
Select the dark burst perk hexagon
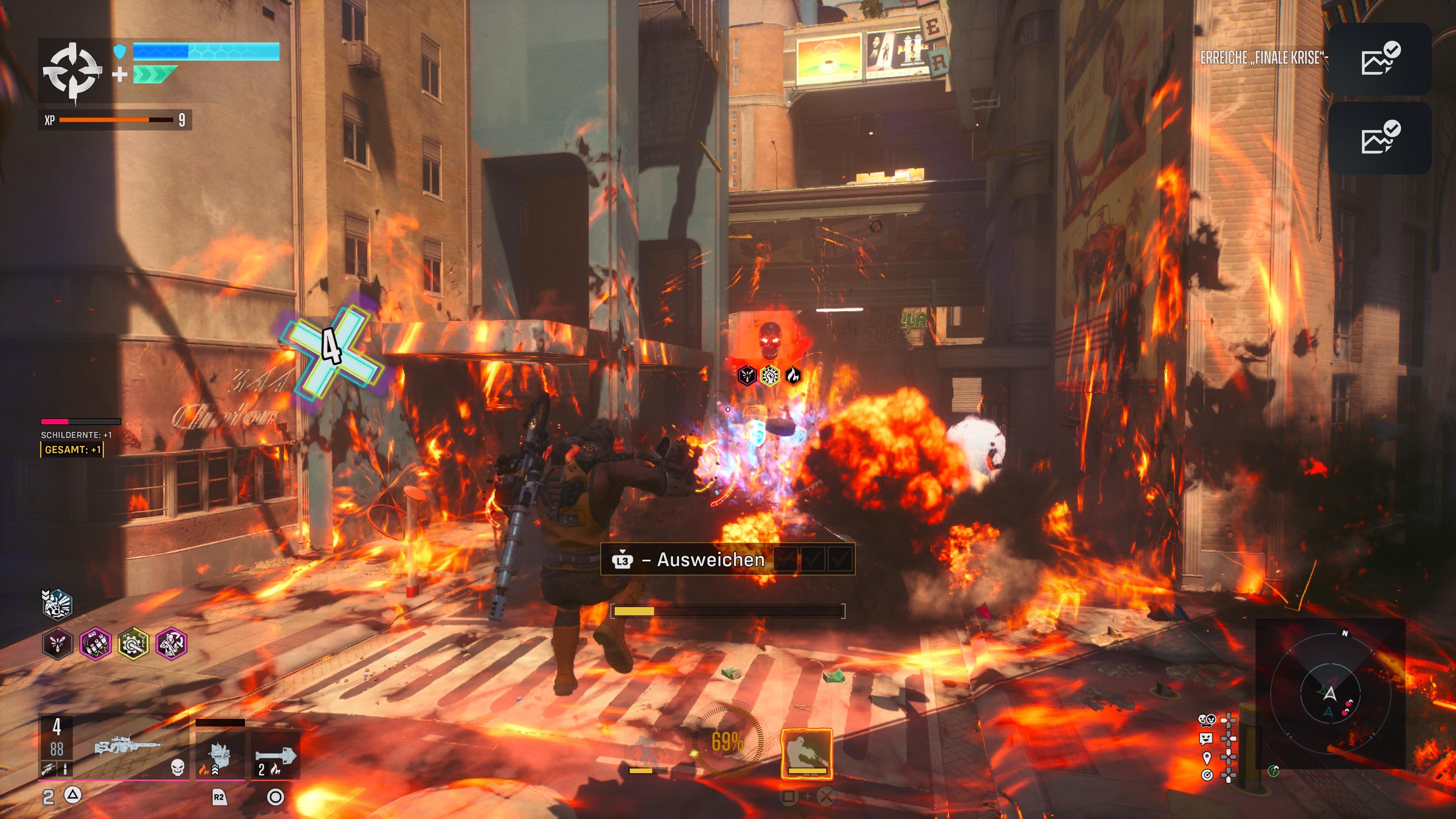[57, 644]
